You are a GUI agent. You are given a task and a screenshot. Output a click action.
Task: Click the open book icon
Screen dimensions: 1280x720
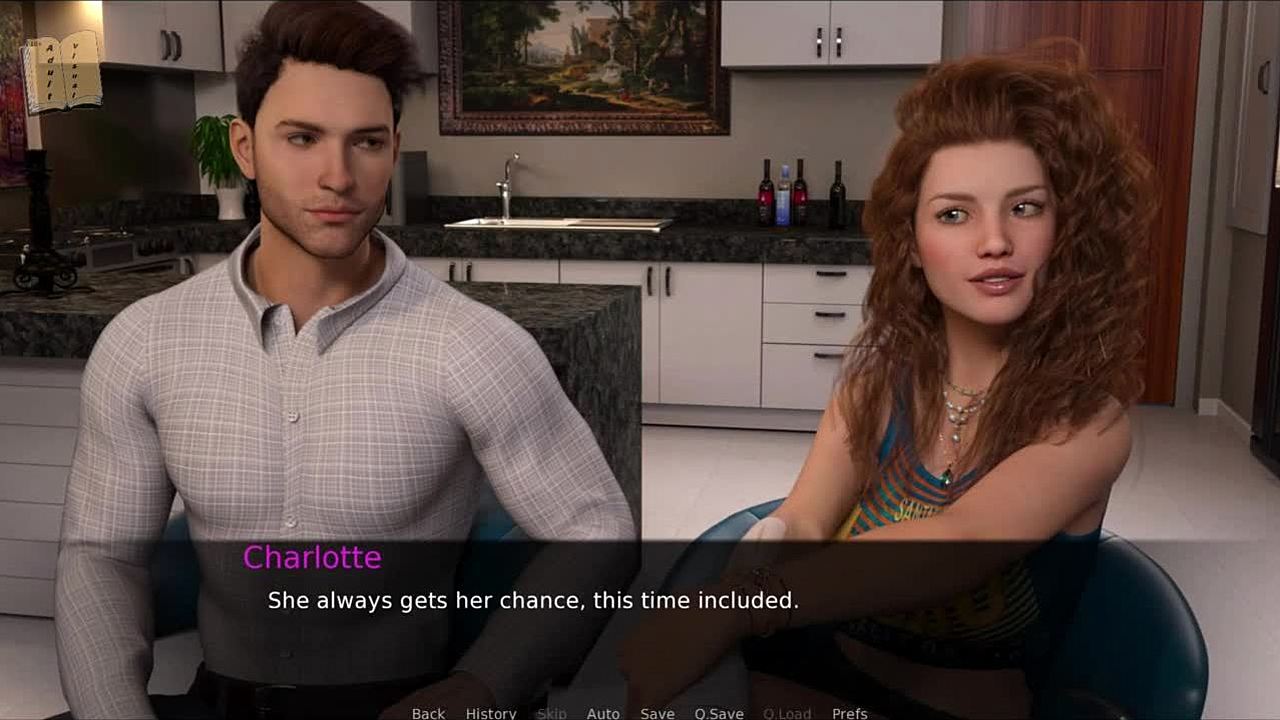(62, 70)
